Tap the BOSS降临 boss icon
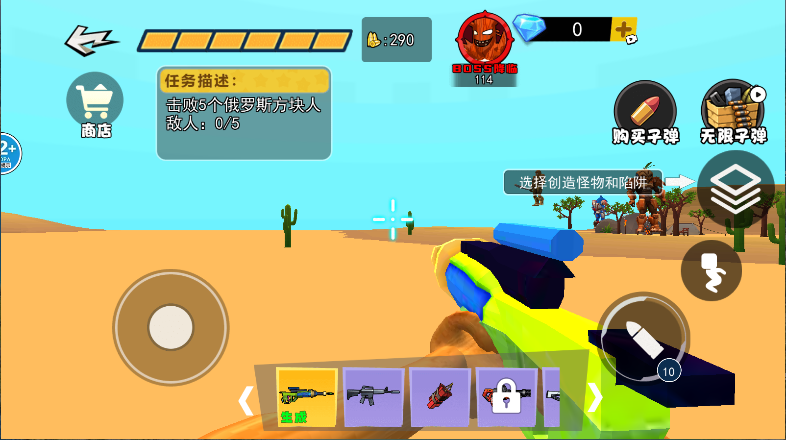786x440 pixels. point(484,46)
